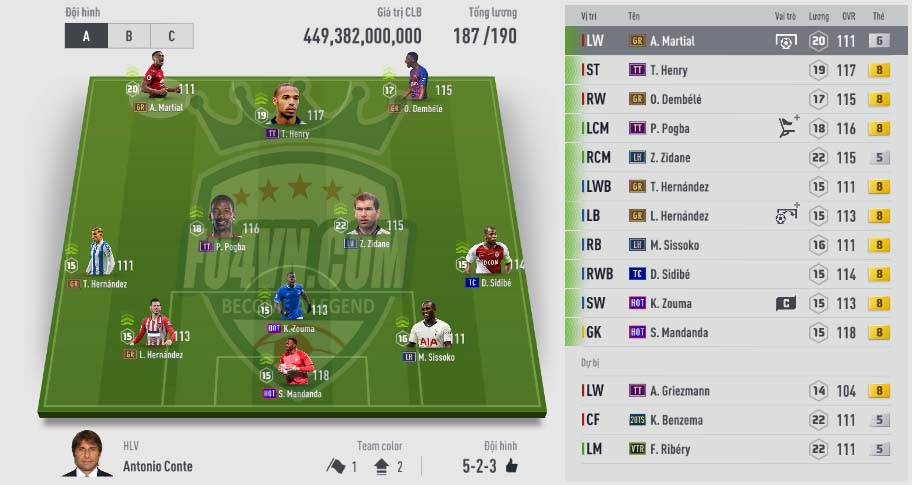
Task: Choose squad tab A
Action: coord(87,36)
